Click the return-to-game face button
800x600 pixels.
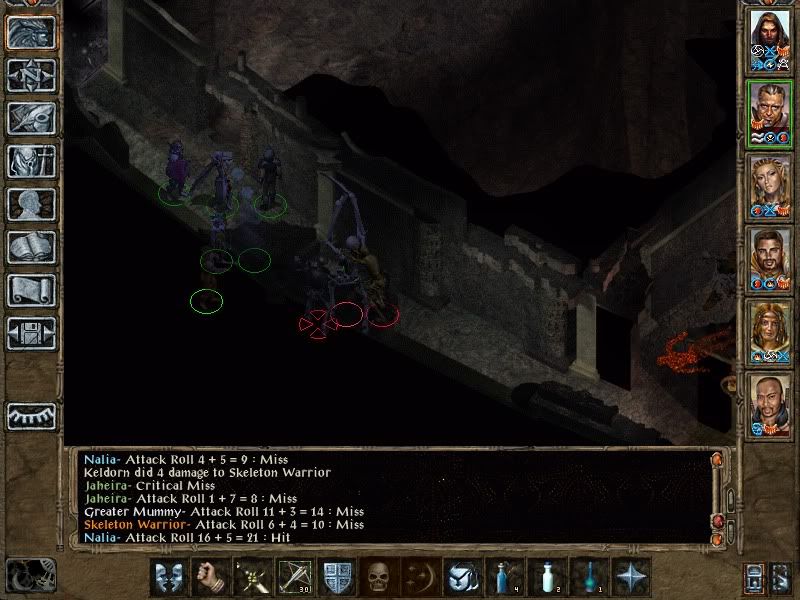[x=30, y=31]
